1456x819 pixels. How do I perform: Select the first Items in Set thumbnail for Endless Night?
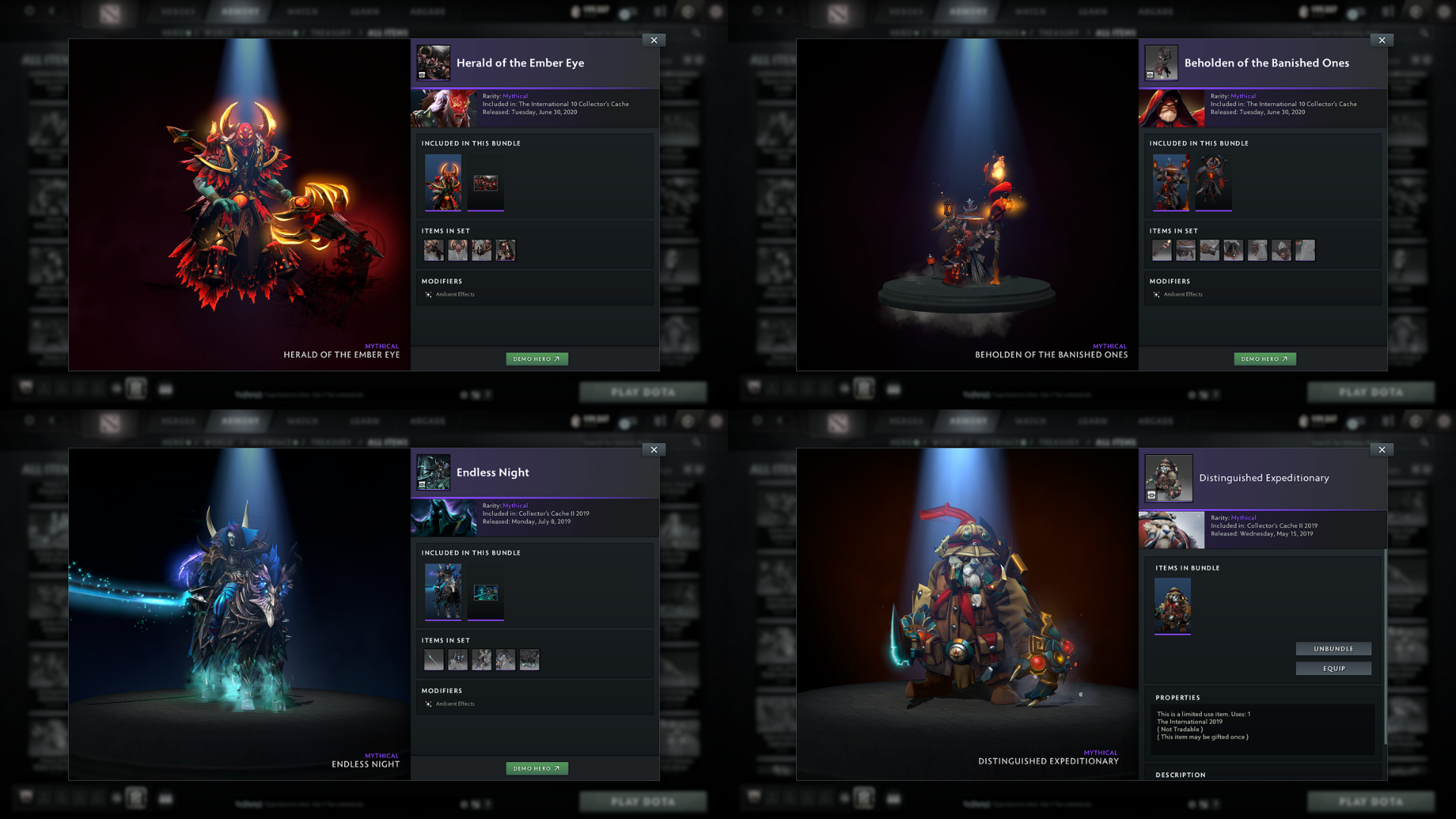tap(433, 659)
